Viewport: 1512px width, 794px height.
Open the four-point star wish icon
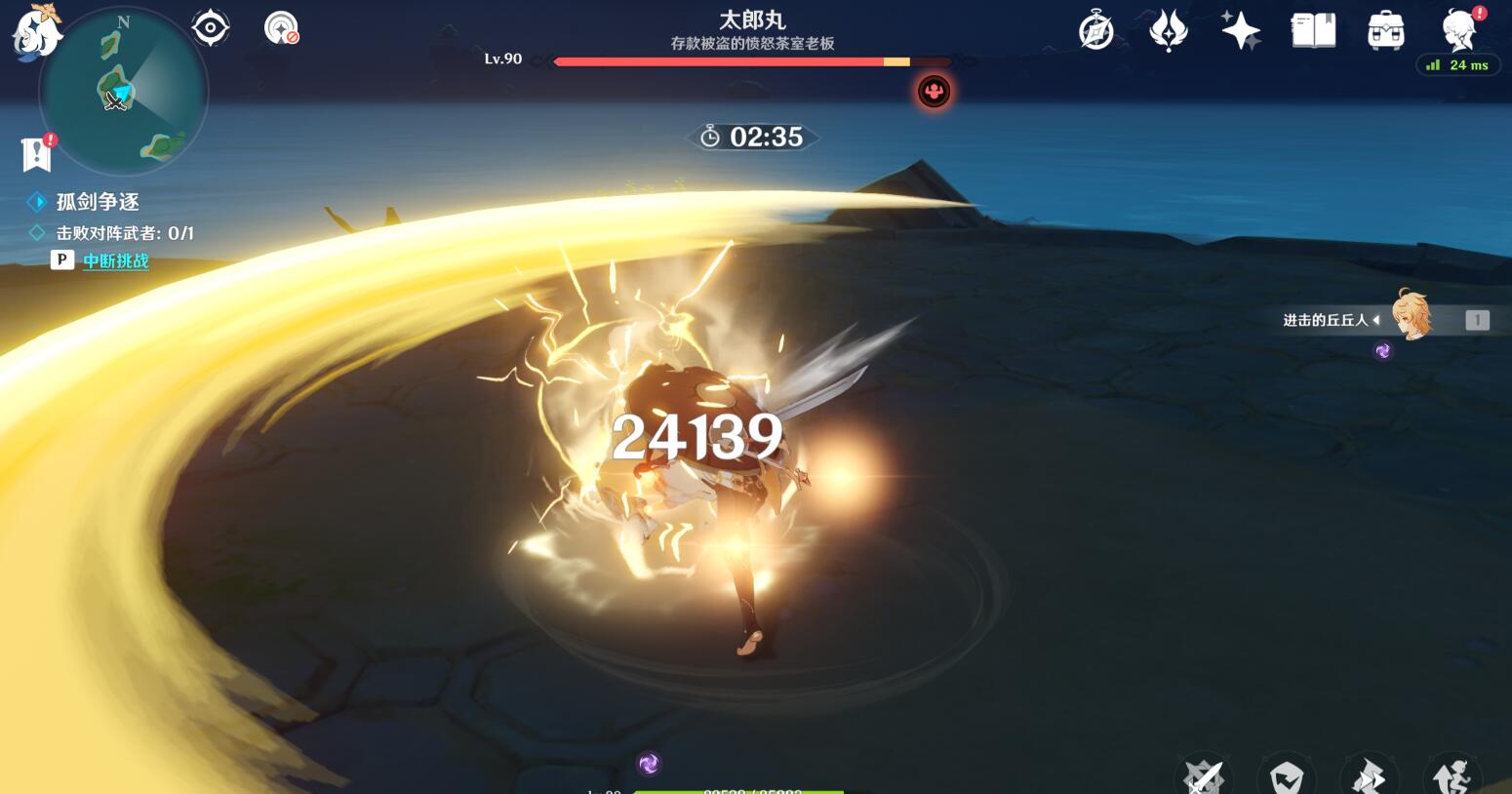pos(1241,30)
